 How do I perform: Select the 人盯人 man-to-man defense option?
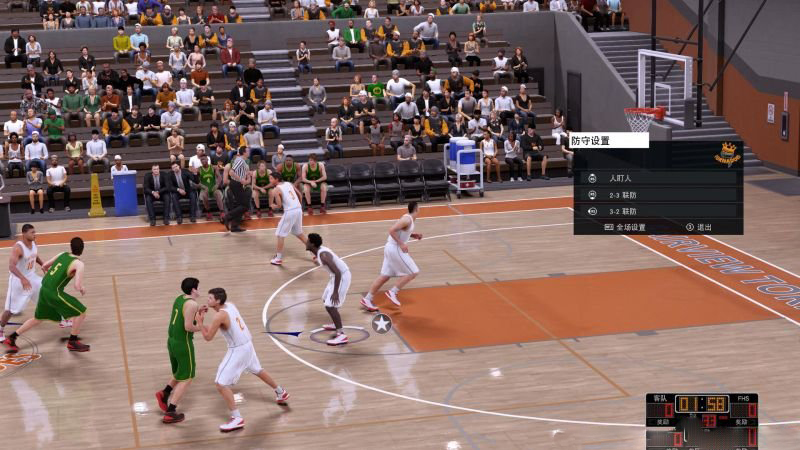point(622,178)
